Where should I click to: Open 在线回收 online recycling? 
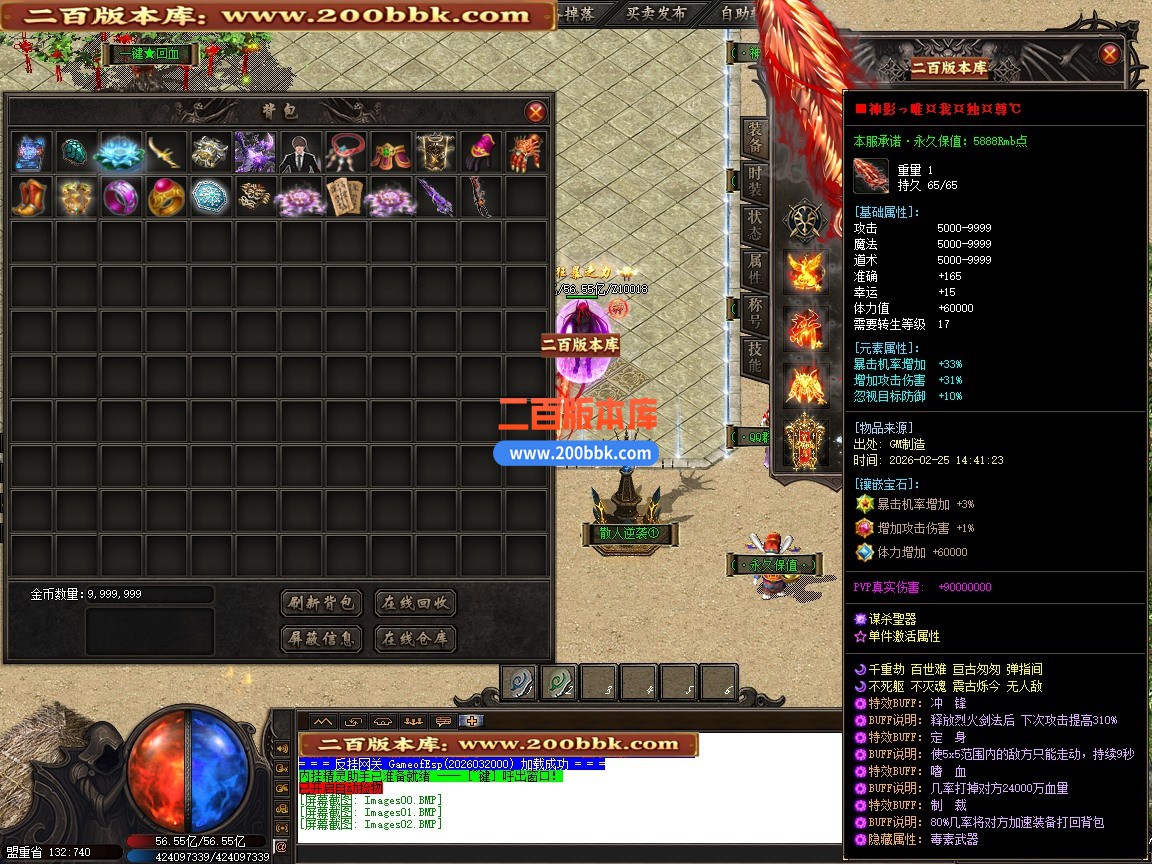point(415,603)
